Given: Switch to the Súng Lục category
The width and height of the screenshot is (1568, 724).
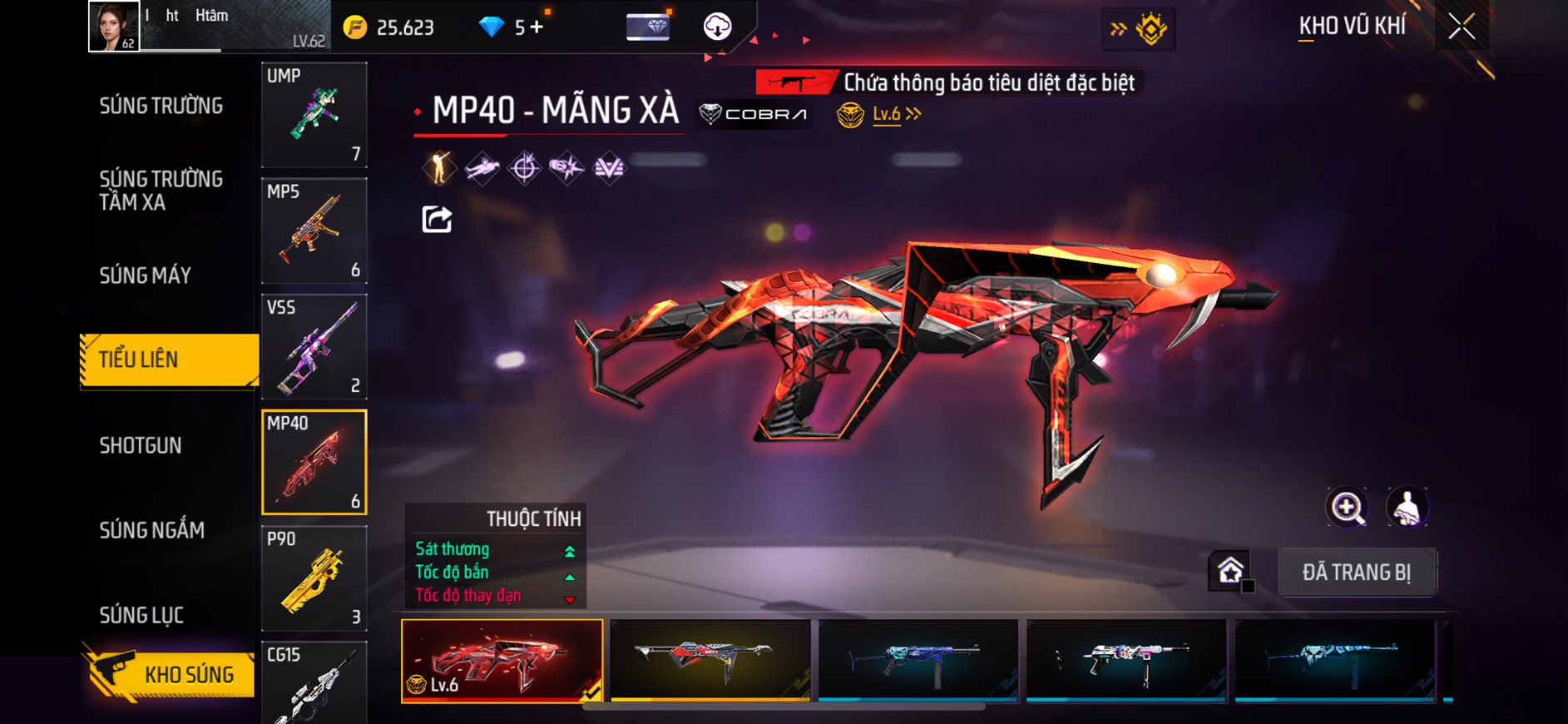Looking at the screenshot, I should 141,615.
